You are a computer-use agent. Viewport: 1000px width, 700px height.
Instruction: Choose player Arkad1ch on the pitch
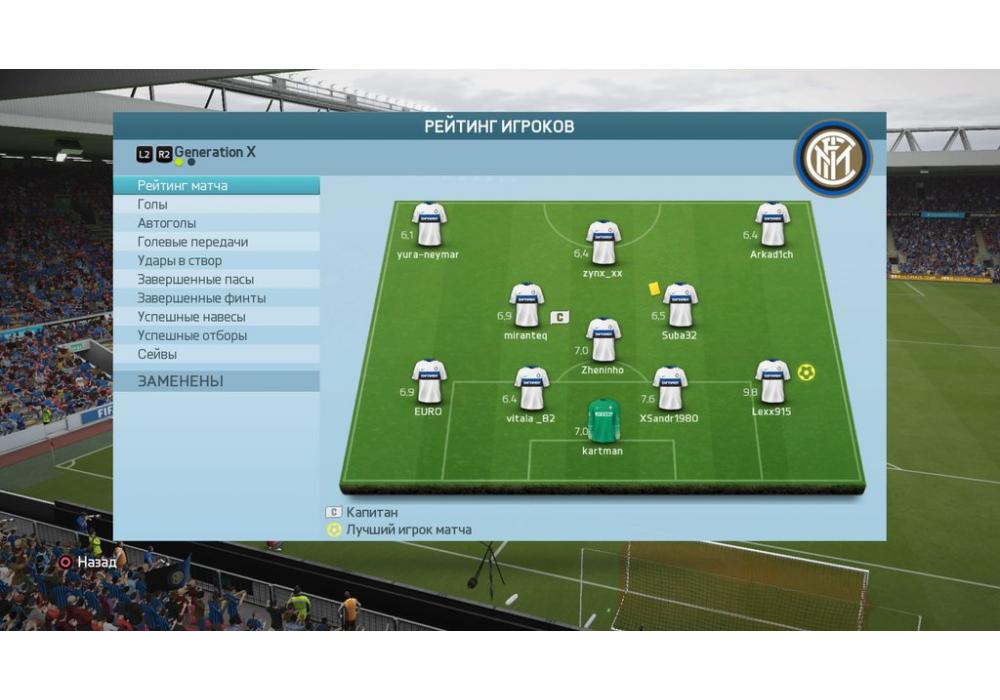tap(772, 225)
